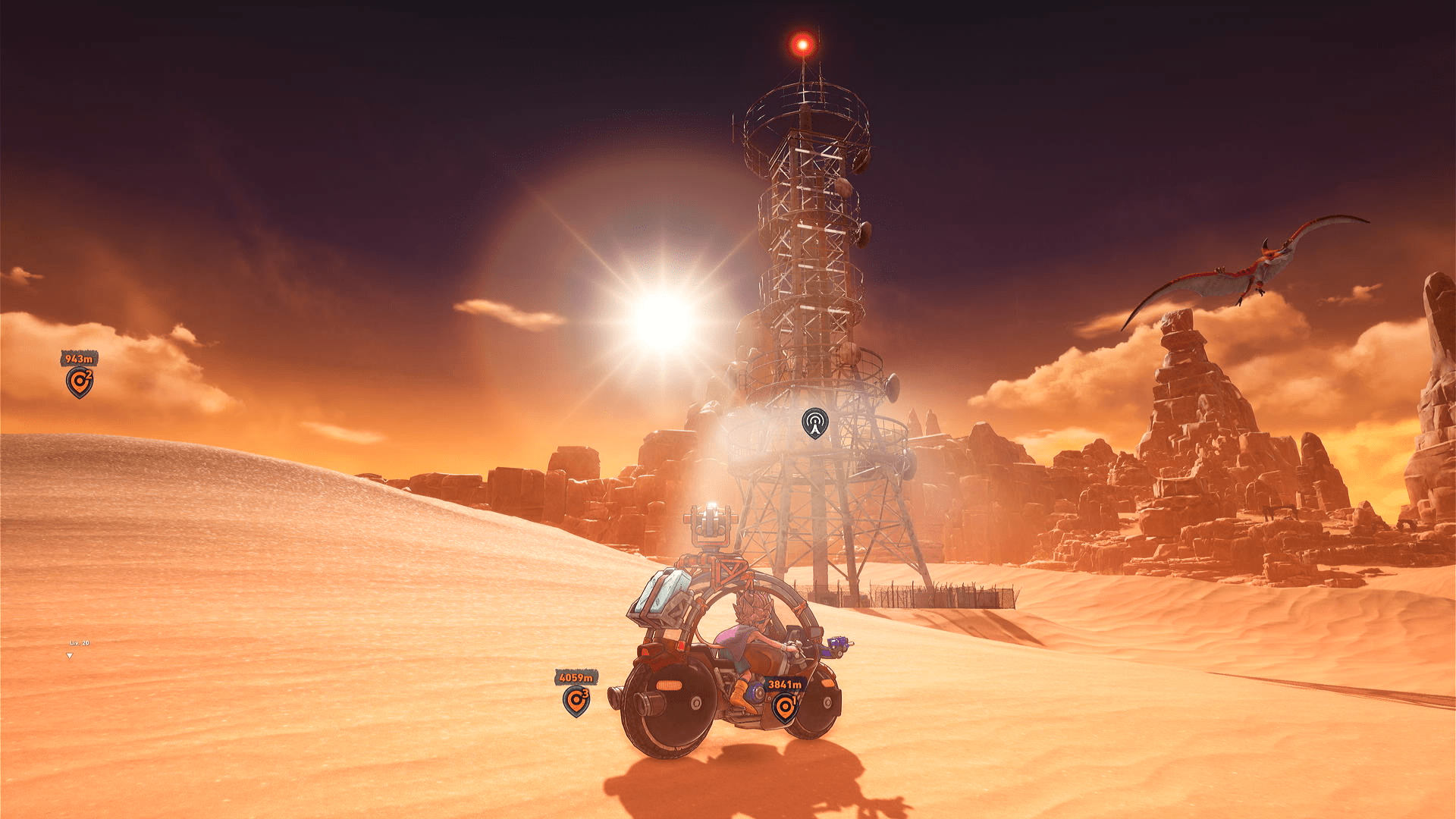Select waypoint marker 2 at 943m
This screenshot has height=819, width=1456.
79,381
